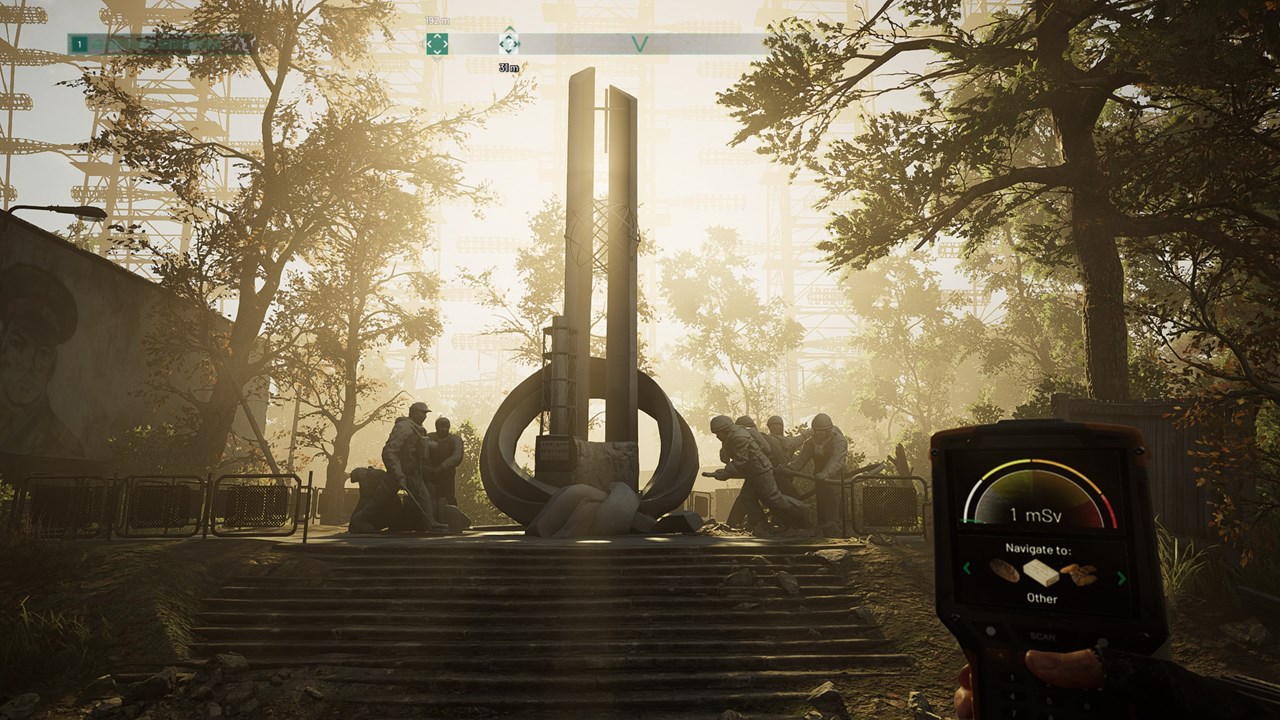
Task: Click the green objective marker showing 192 m
Action: [x=437, y=44]
